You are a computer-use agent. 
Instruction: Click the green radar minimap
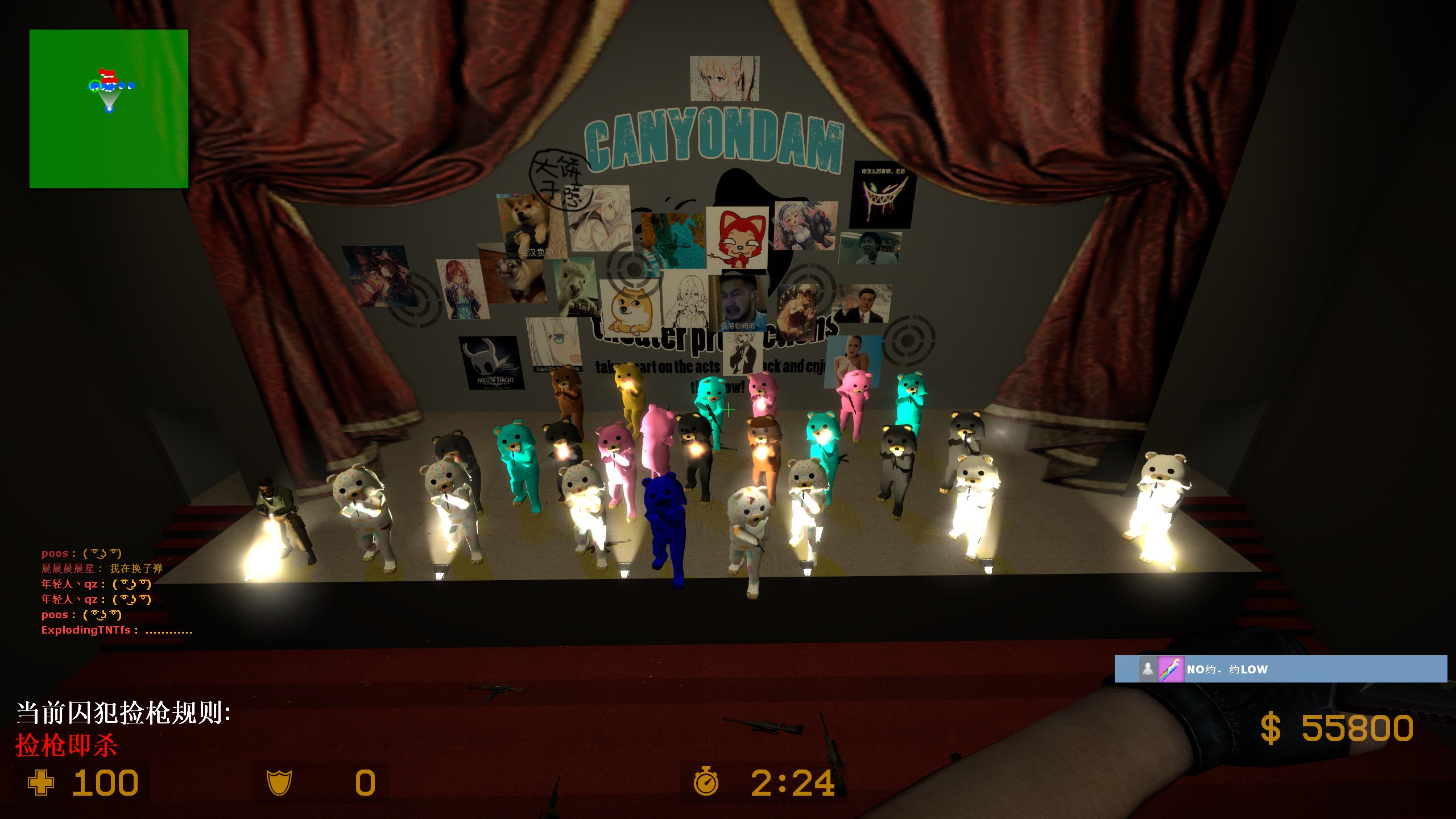109,109
